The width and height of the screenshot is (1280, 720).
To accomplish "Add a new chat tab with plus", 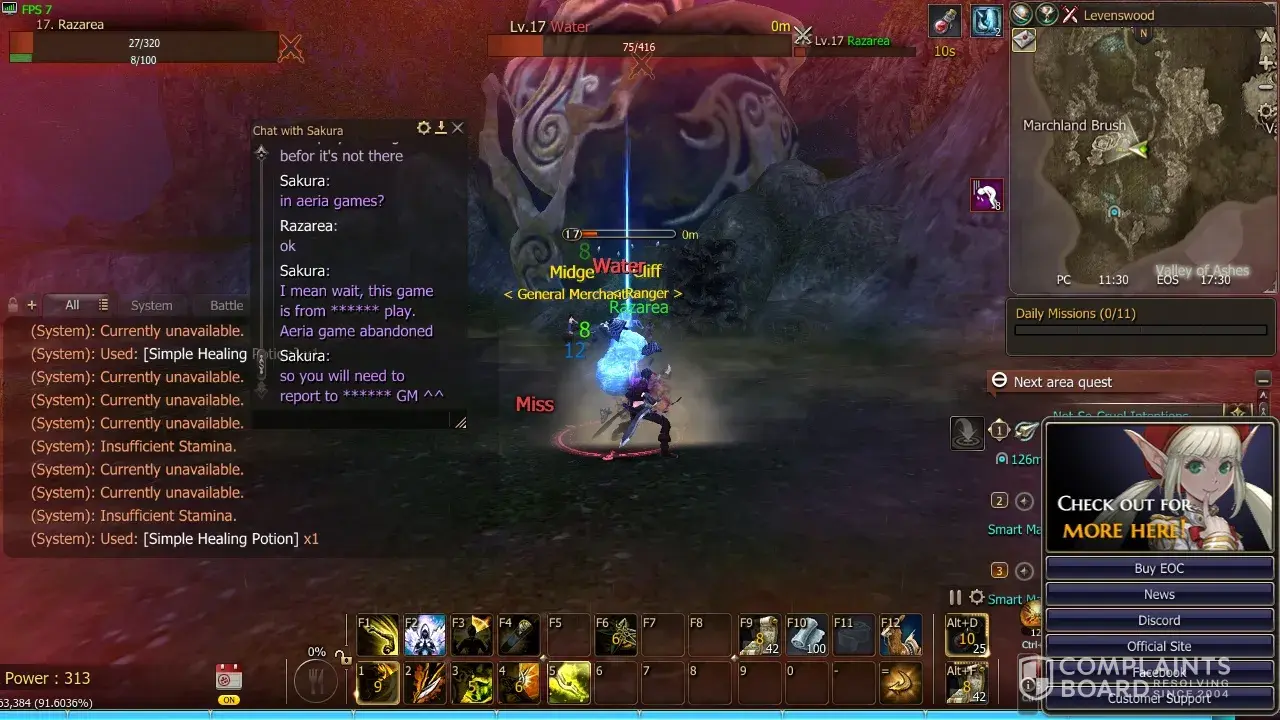I will (x=31, y=305).
